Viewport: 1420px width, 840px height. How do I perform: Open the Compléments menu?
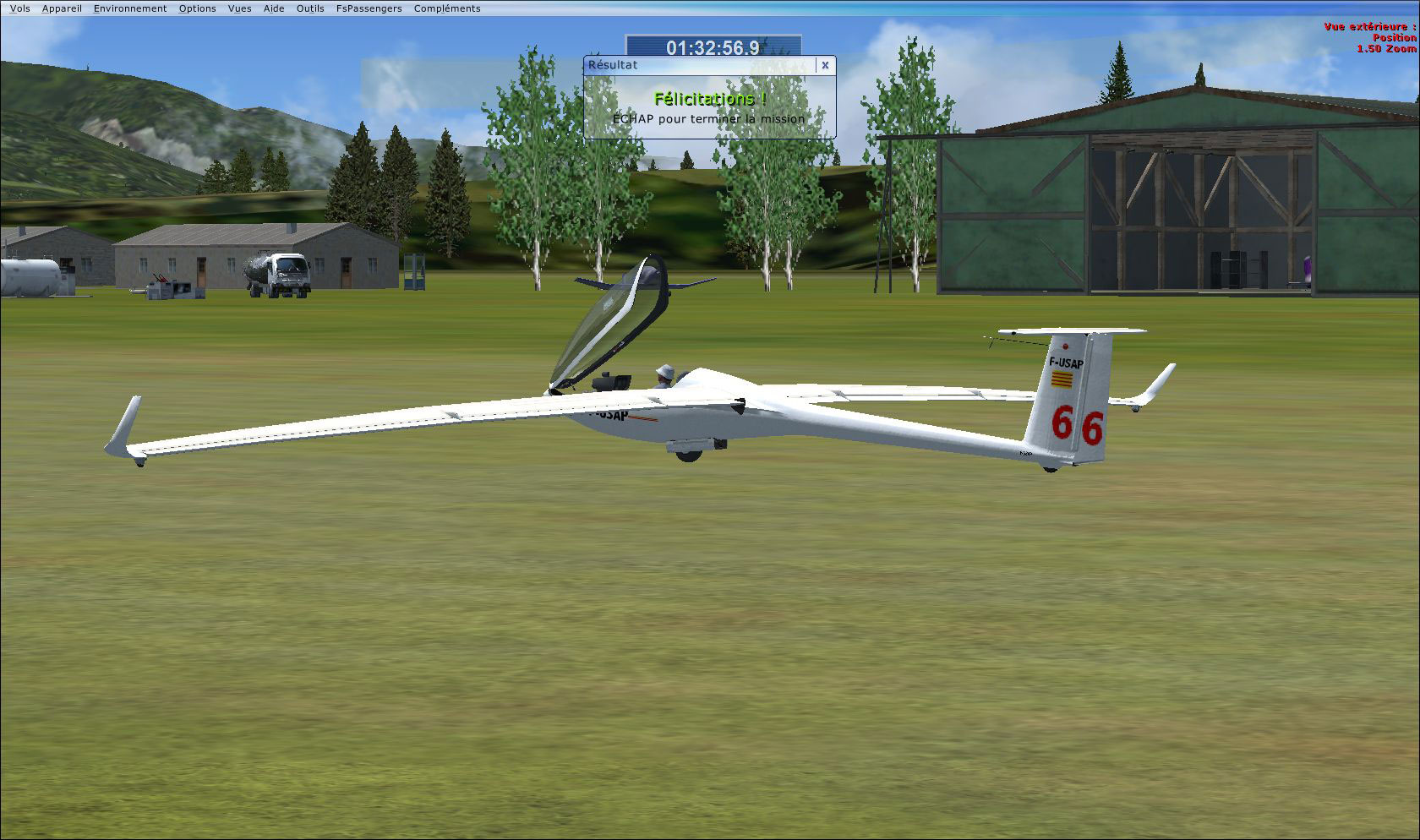point(446,8)
